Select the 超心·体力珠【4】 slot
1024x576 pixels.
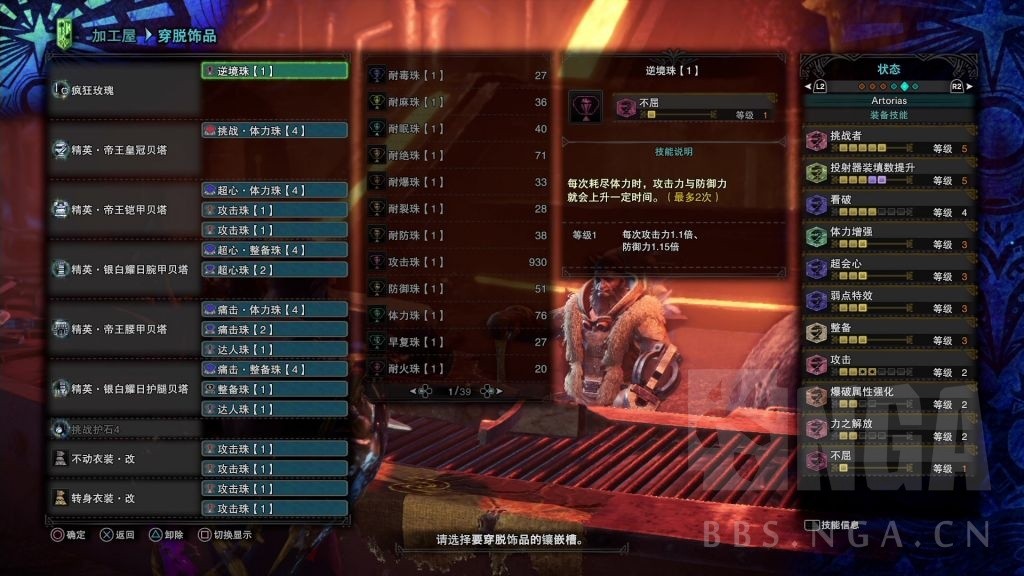[x=274, y=190]
